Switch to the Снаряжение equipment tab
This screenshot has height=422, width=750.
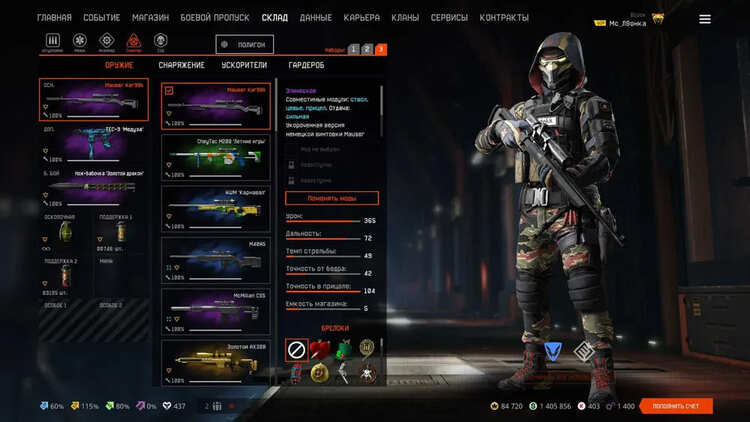pos(181,66)
